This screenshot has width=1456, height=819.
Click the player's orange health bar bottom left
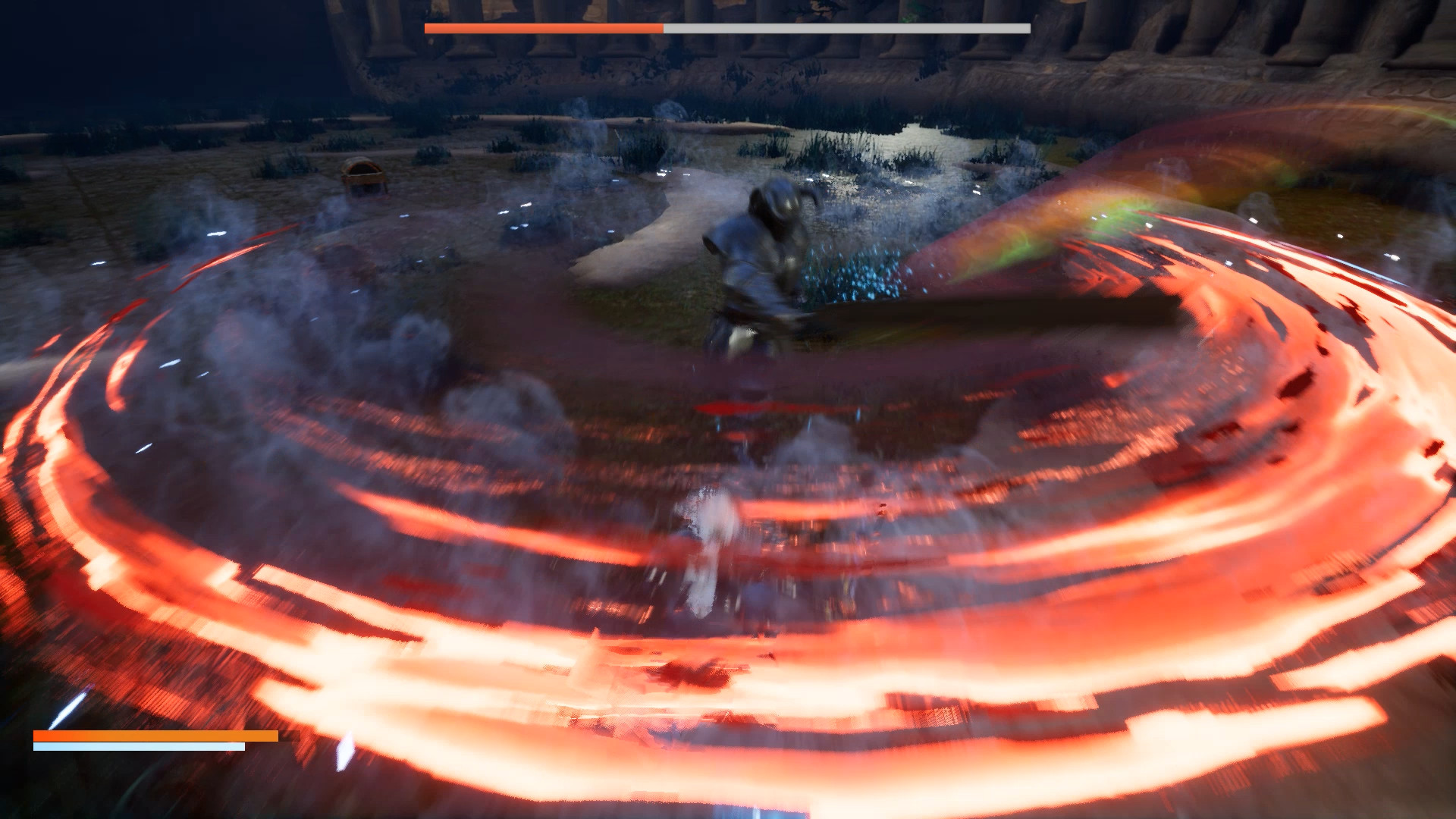(152, 735)
